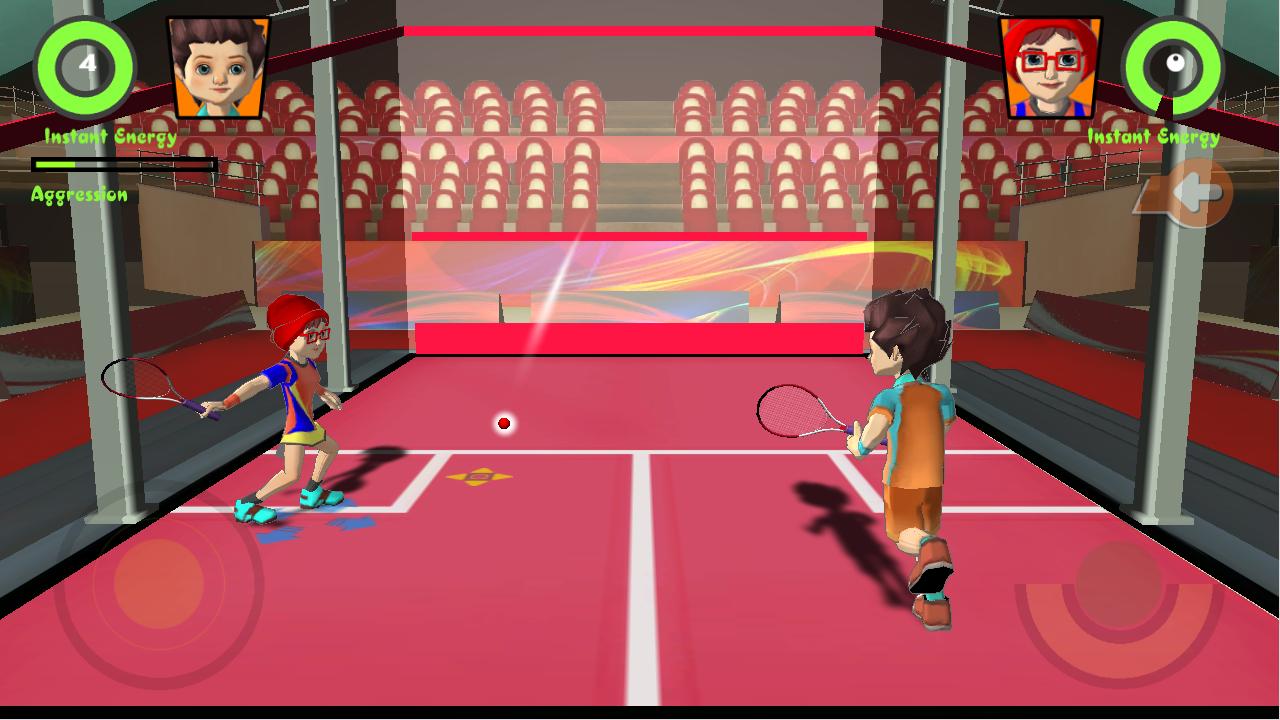The width and height of the screenshot is (1280, 720).
Task: Activate left player's Instant Energy boost
Action: (85, 67)
